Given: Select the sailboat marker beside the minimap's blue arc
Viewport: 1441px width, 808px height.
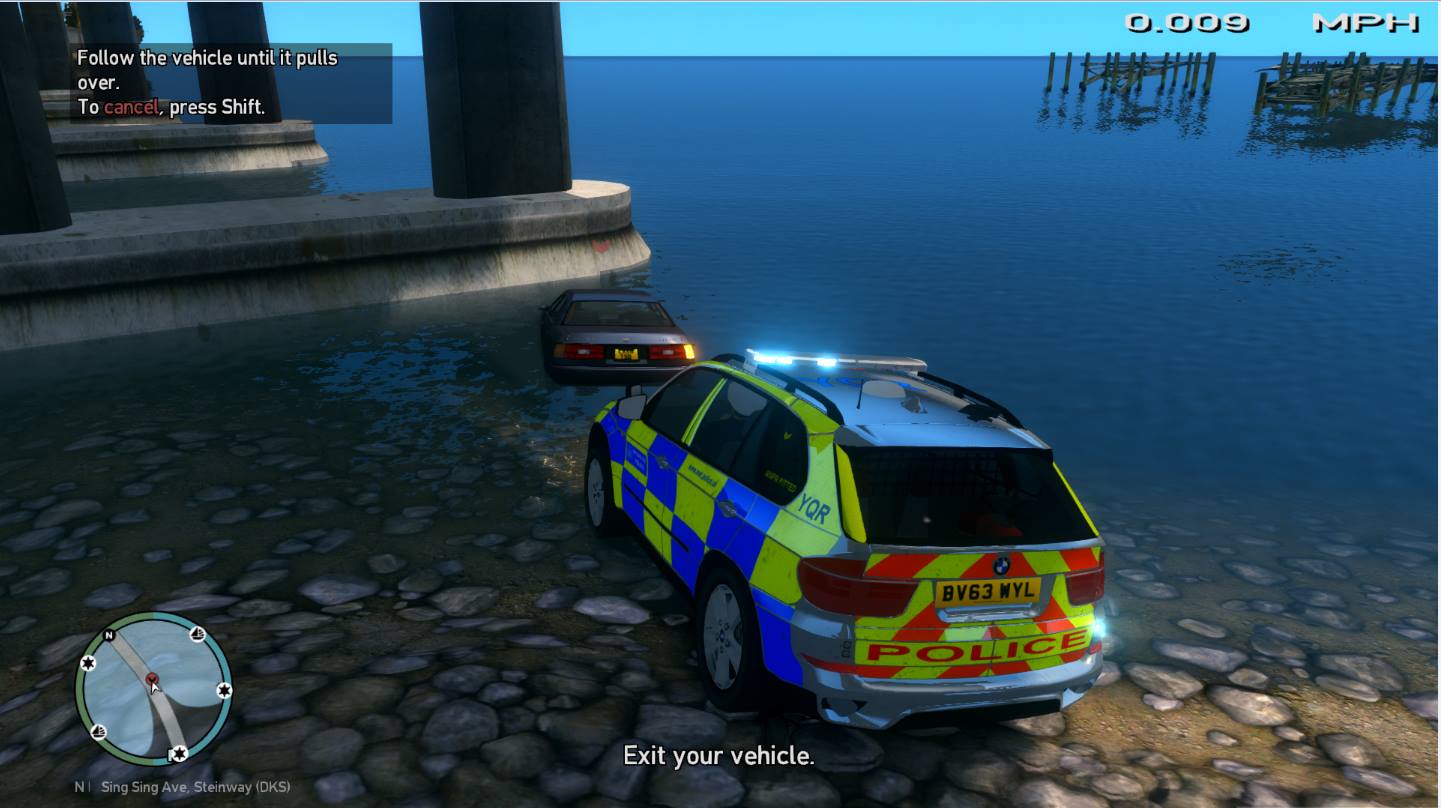Looking at the screenshot, I should 197,634.
